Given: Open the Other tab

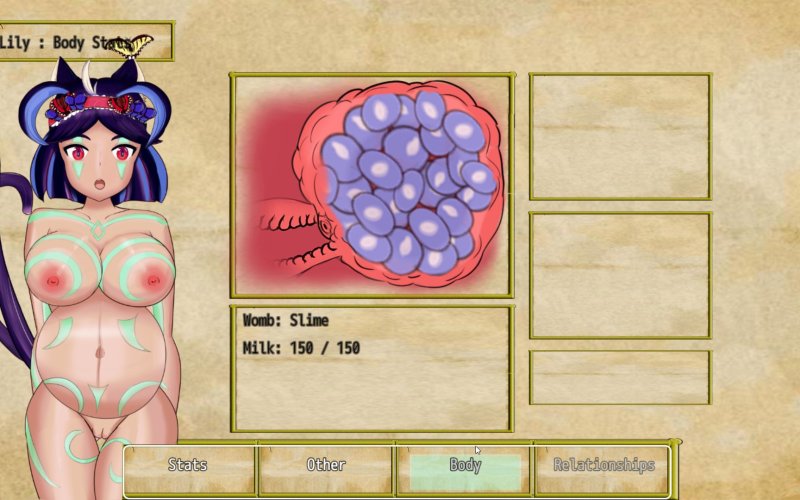Looking at the screenshot, I should point(326,466).
